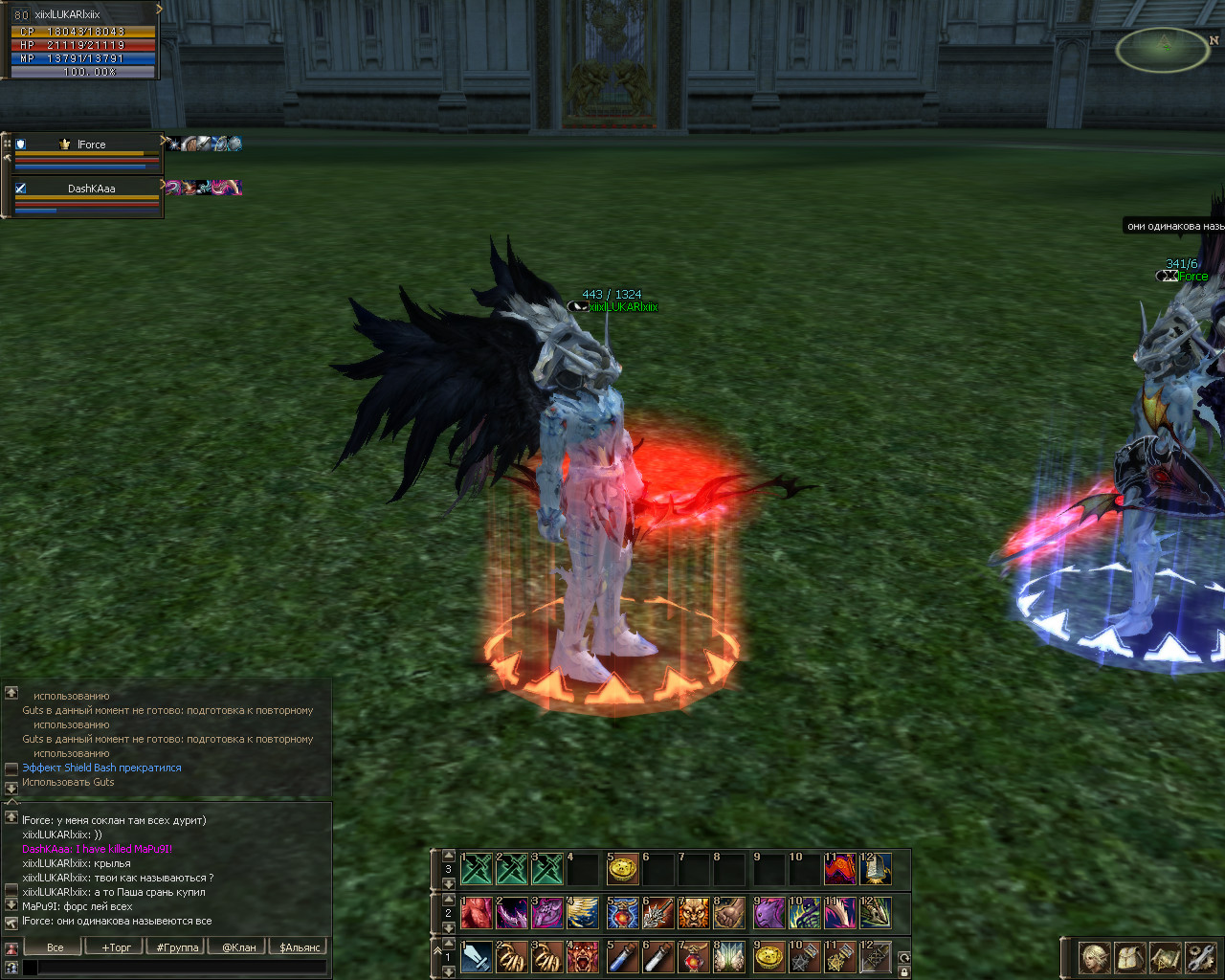The image size is (1225, 980).
Task: Open system settings wrench icon
Action: click(1200, 957)
